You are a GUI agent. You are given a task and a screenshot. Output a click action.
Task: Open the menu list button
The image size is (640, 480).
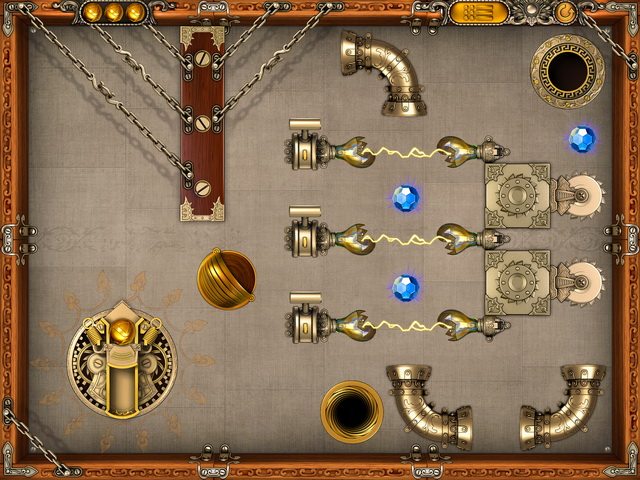click(x=477, y=13)
